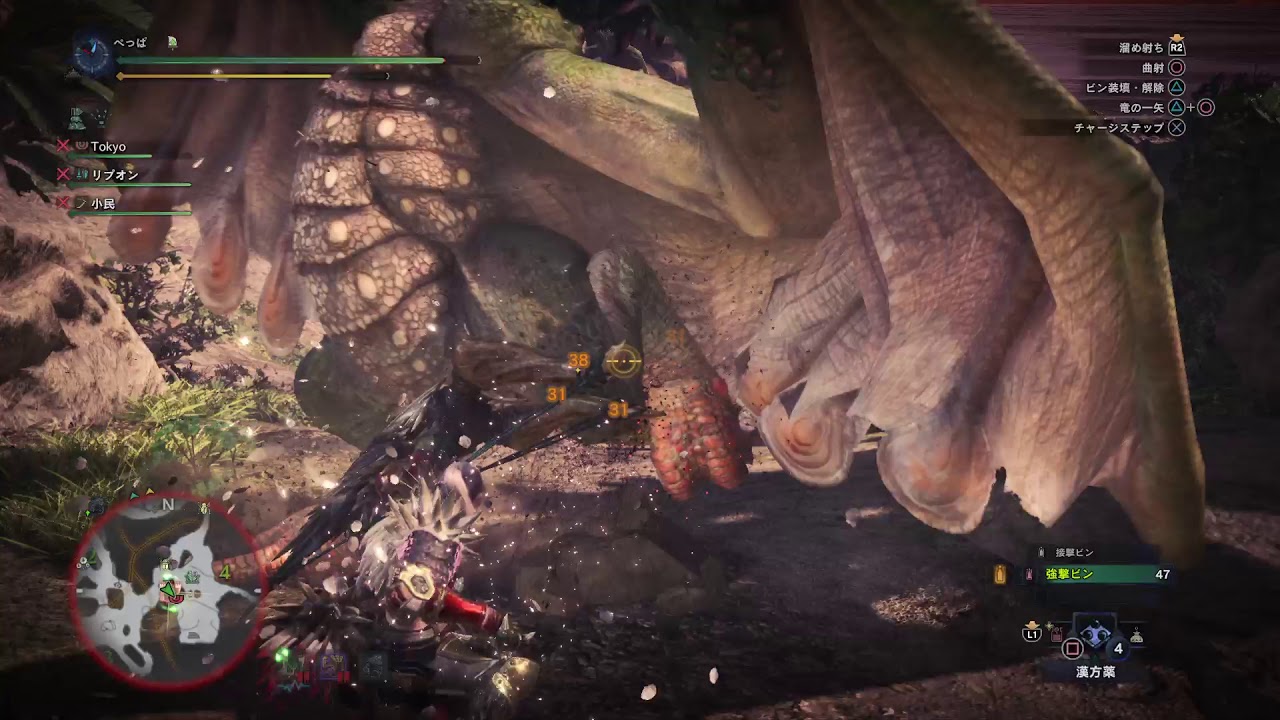Click the 接撃ビン coating icon
Image resolution: width=1280 pixels, height=720 pixels.
(x=1040, y=552)
